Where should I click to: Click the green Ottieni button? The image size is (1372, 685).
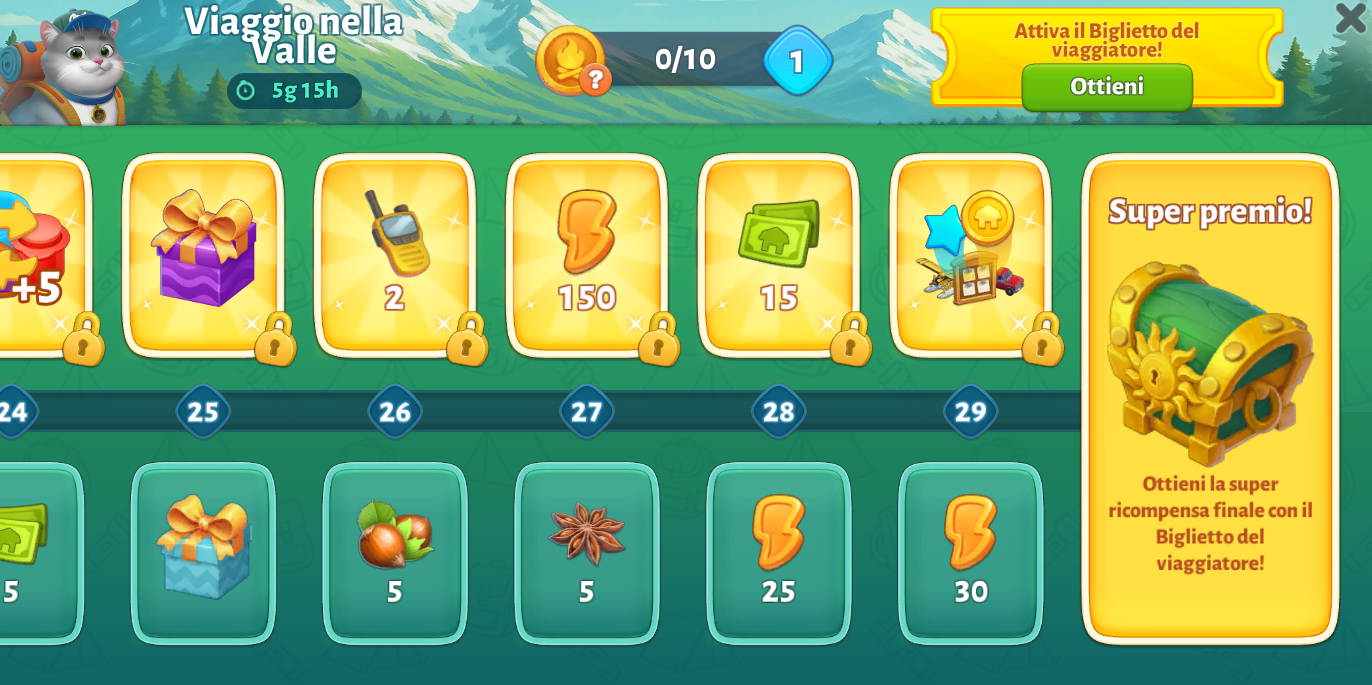[x=1106, y=87]
